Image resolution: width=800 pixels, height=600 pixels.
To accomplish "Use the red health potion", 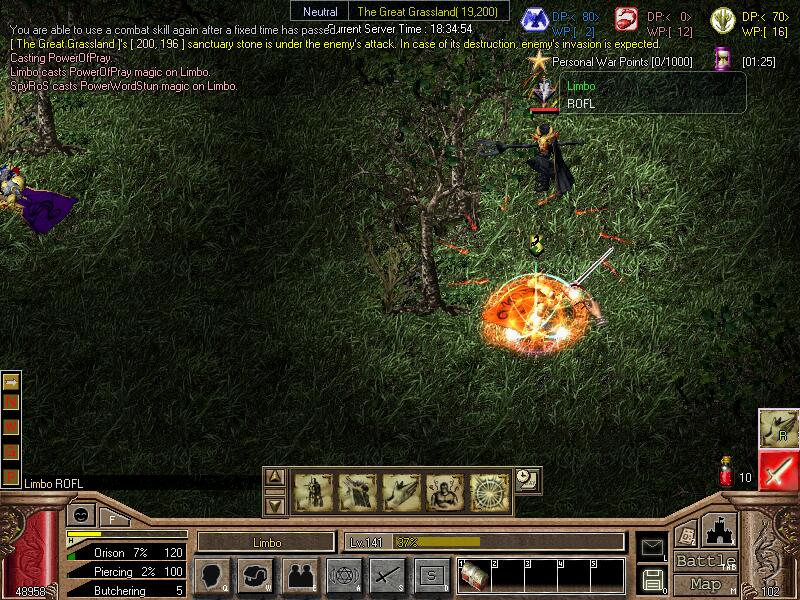I will click(725, 474).
